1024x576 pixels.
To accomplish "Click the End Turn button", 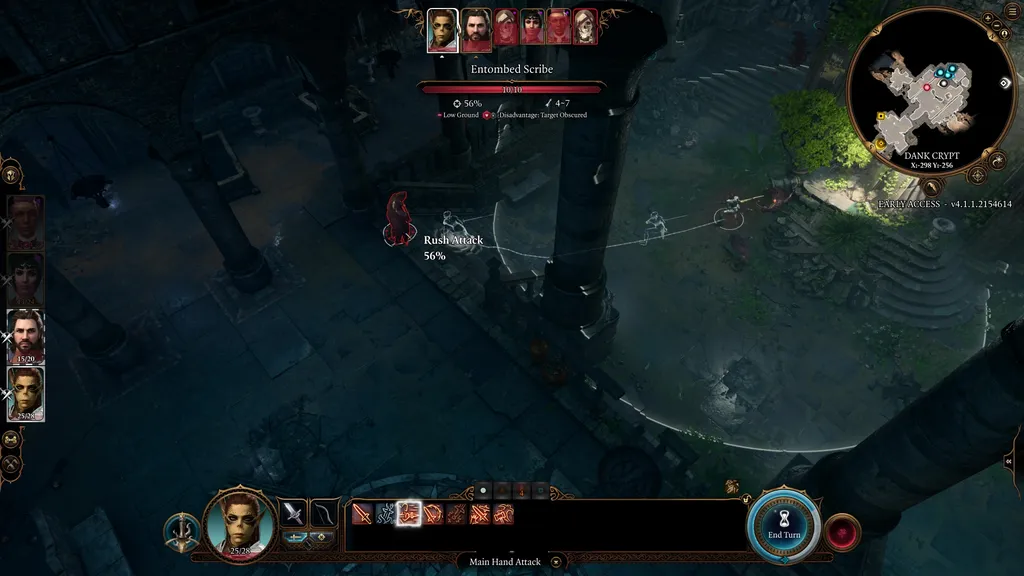I will coord(784,524).
